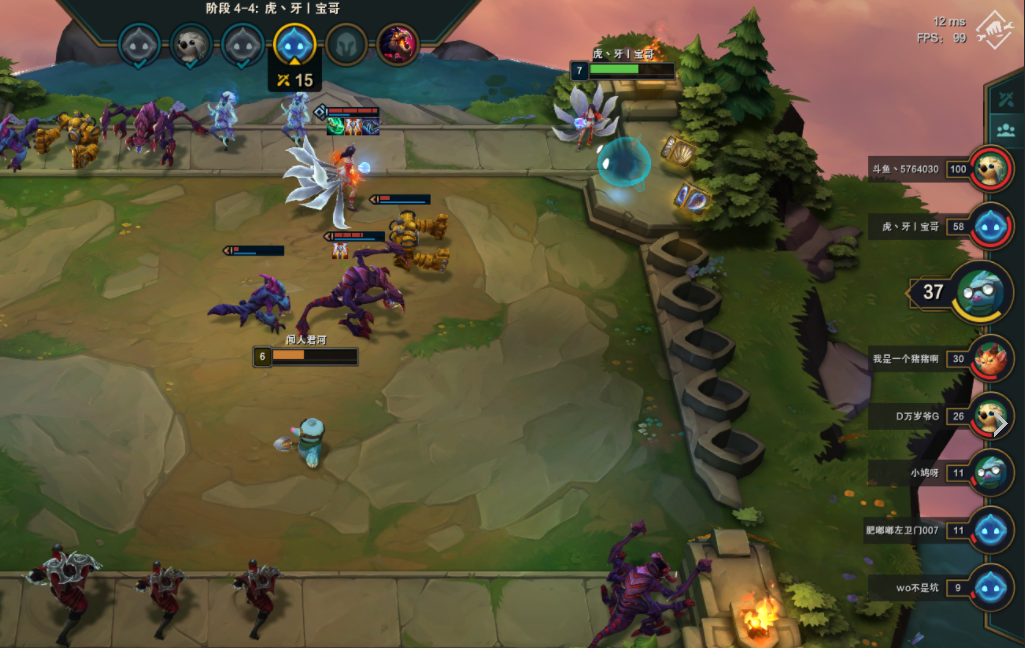Switch to the crossed-swords combat tab

click(x=1004, y=99)
